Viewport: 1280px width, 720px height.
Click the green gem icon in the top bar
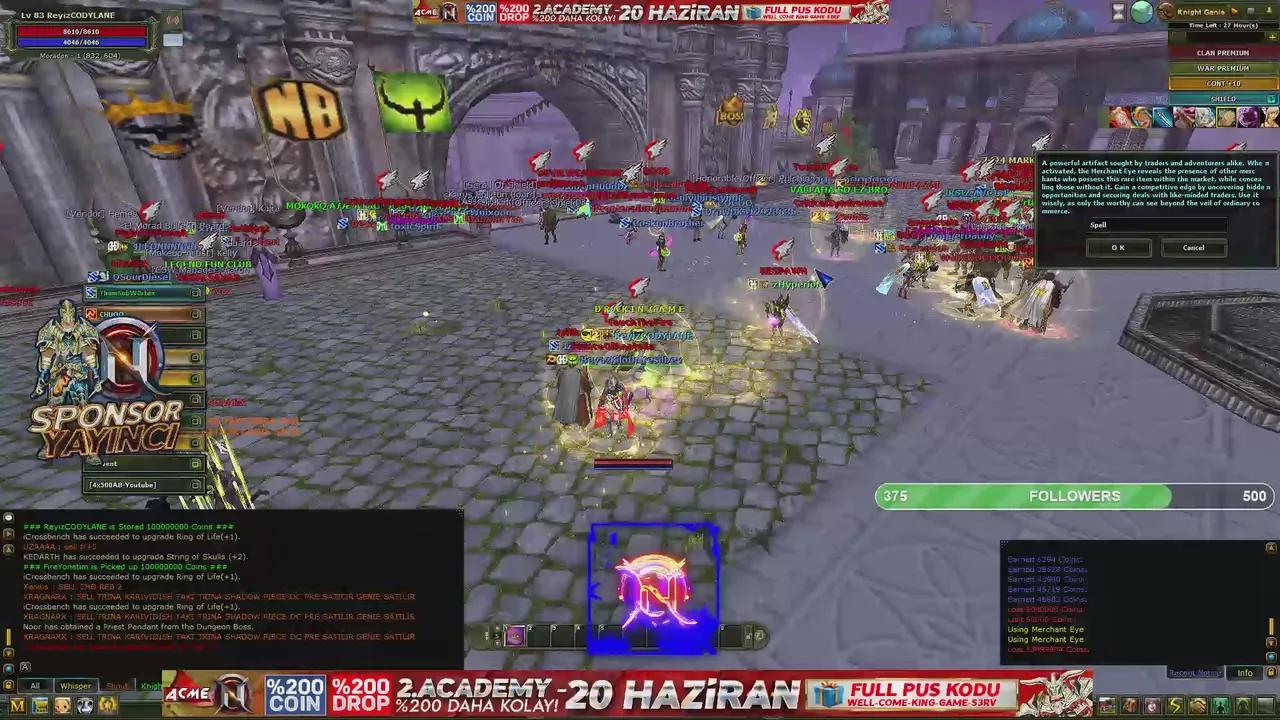click(1141, 11)
